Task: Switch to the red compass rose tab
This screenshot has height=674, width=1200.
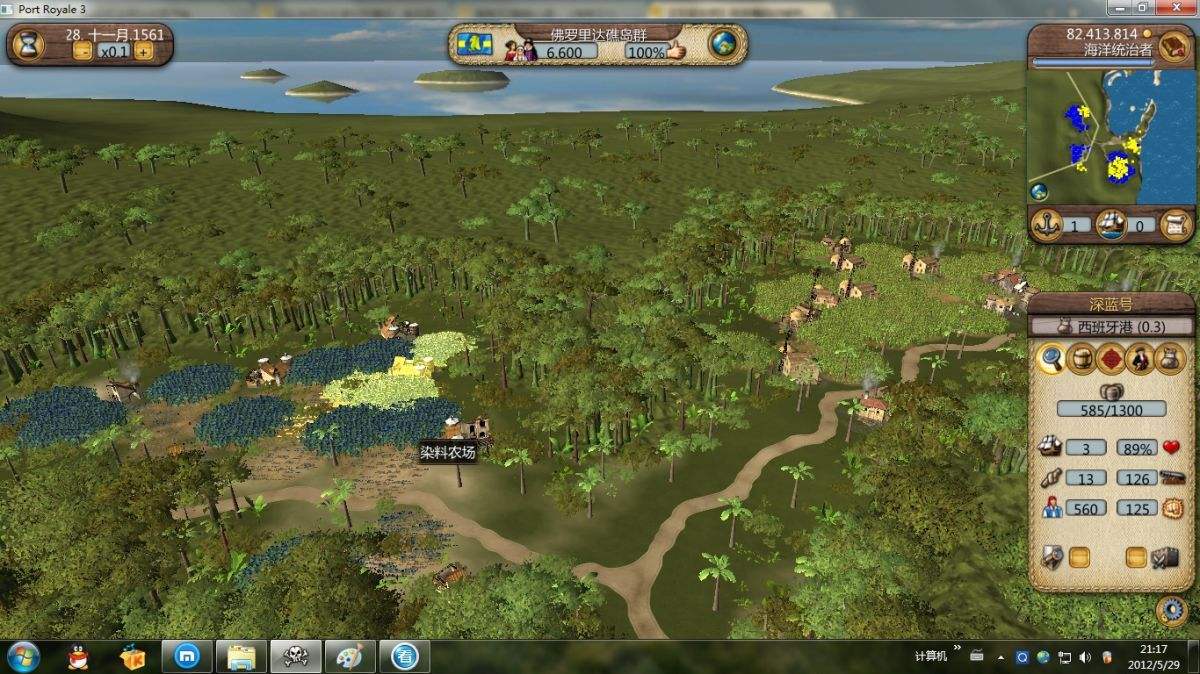Action: (1111, 358)
